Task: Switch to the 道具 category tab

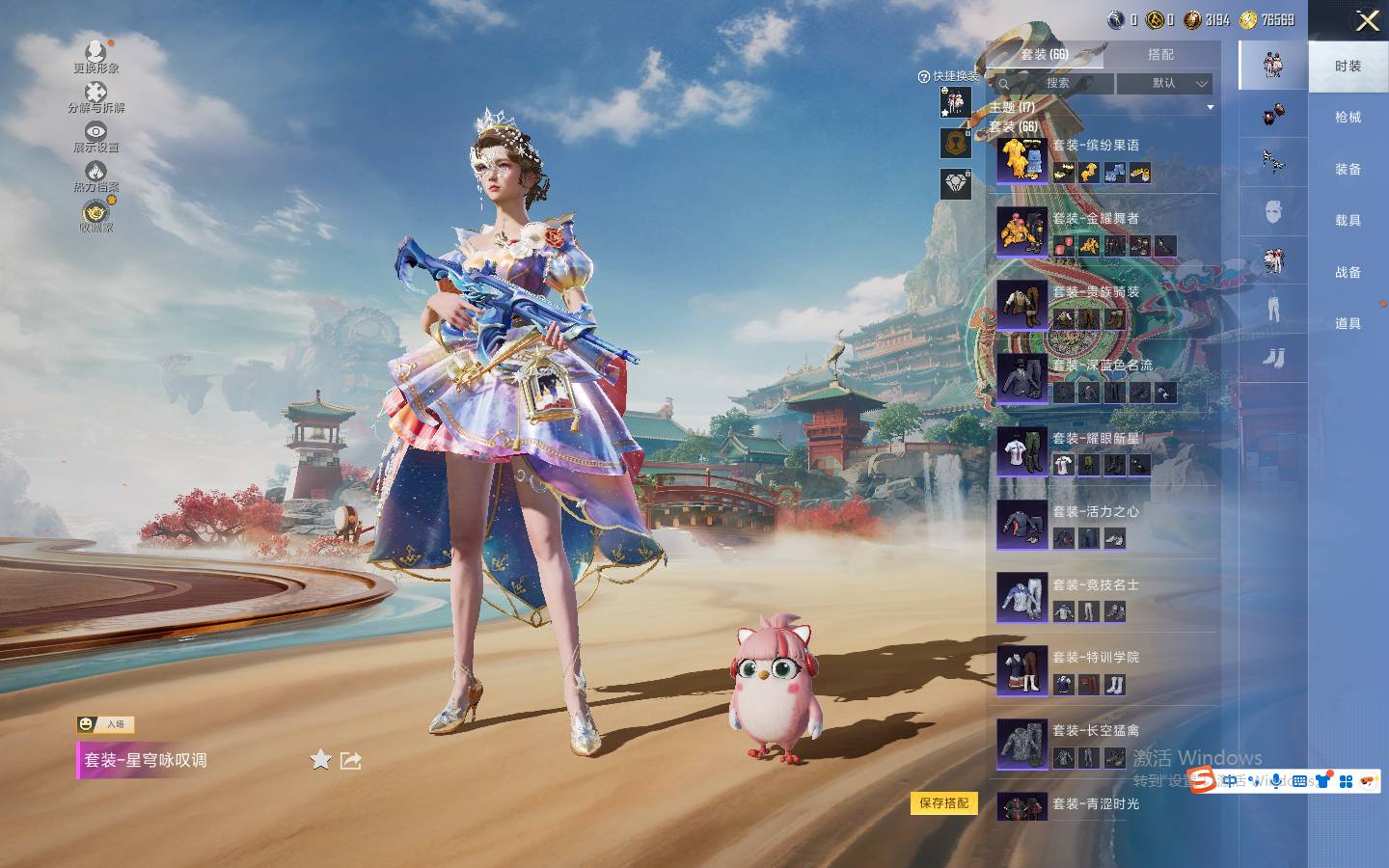Action: coord(1348,324)
